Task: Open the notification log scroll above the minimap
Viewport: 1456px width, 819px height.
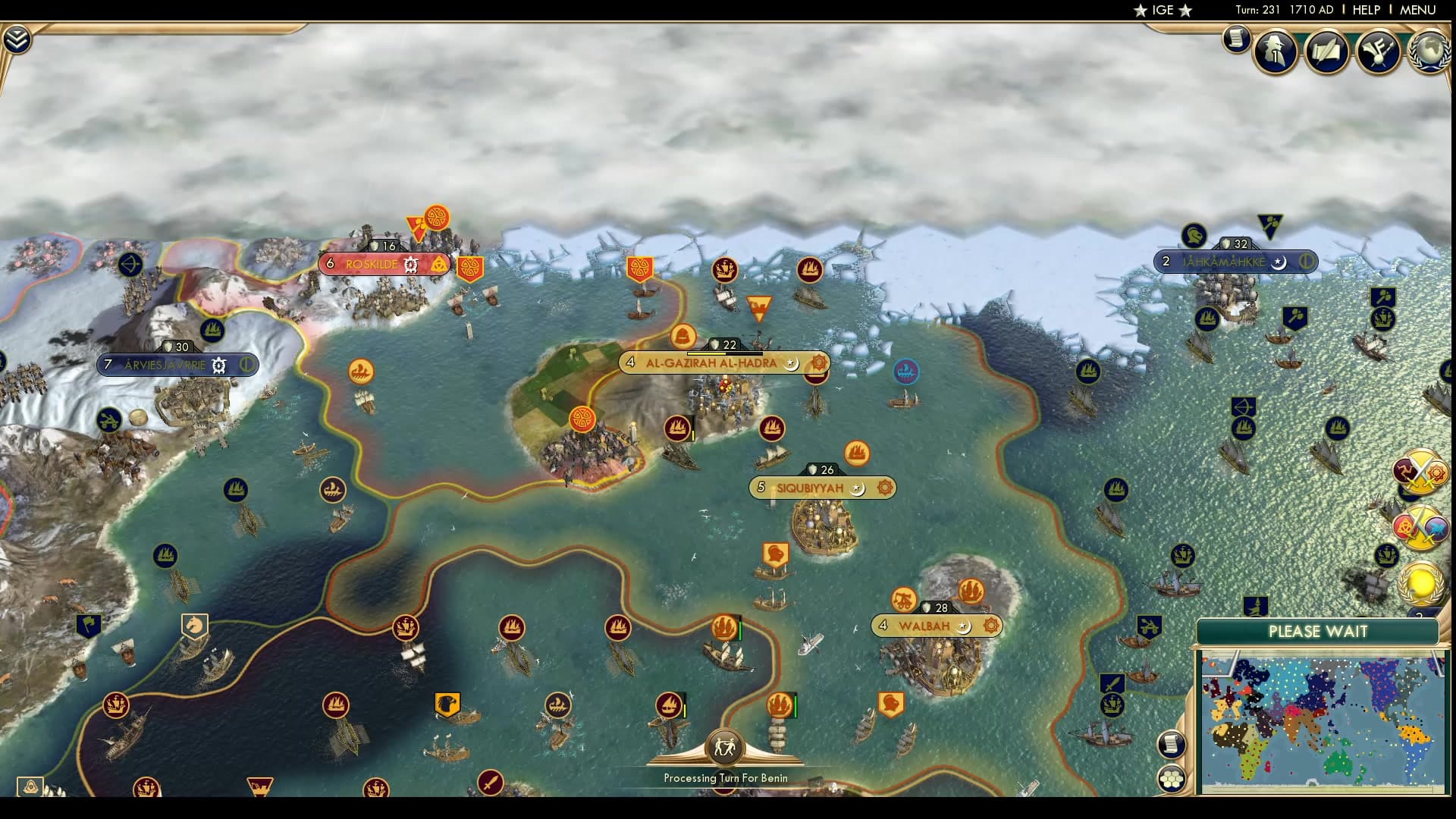Action: tap(1172, 743)
